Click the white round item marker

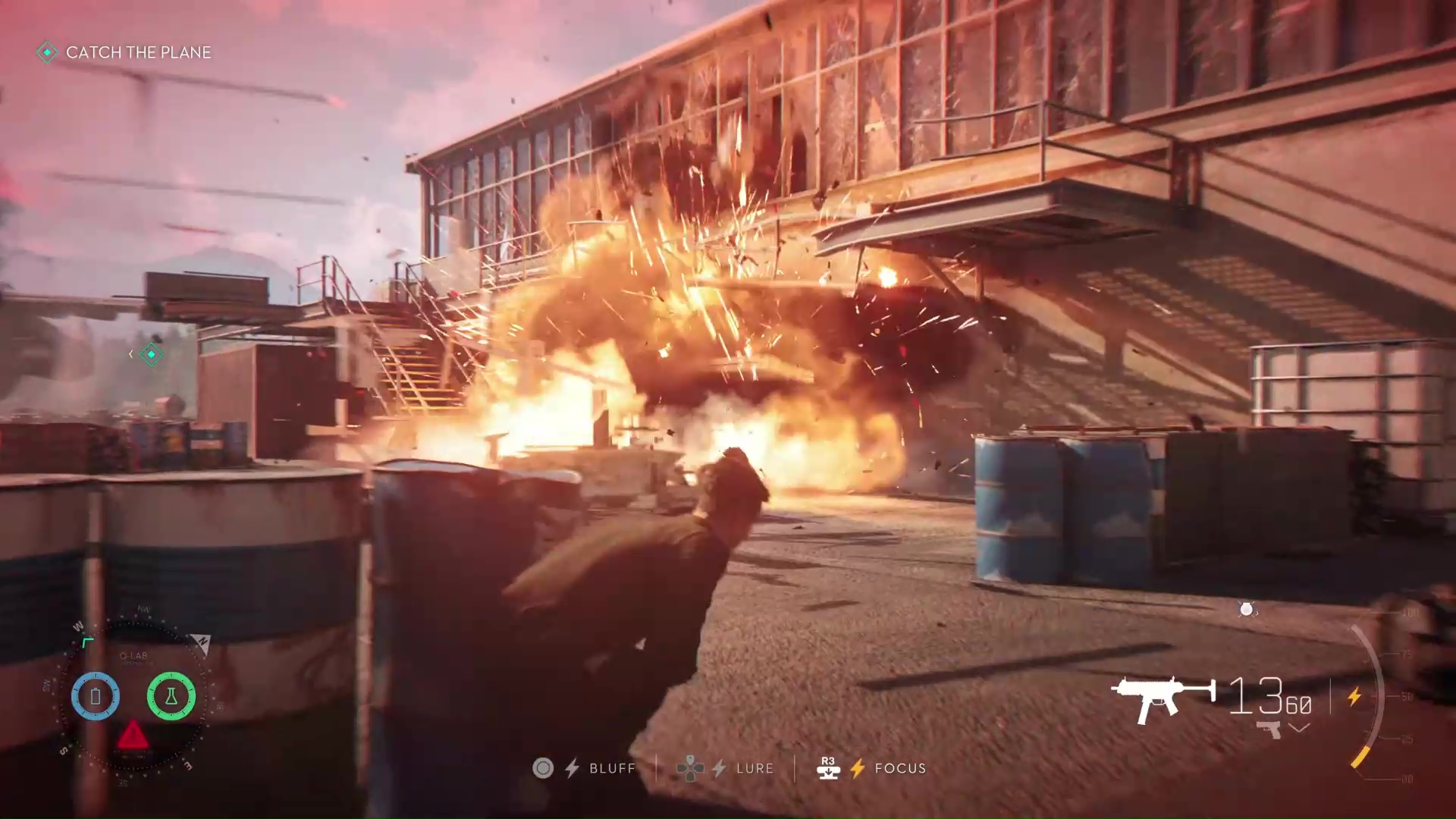tap(1246, 609)
